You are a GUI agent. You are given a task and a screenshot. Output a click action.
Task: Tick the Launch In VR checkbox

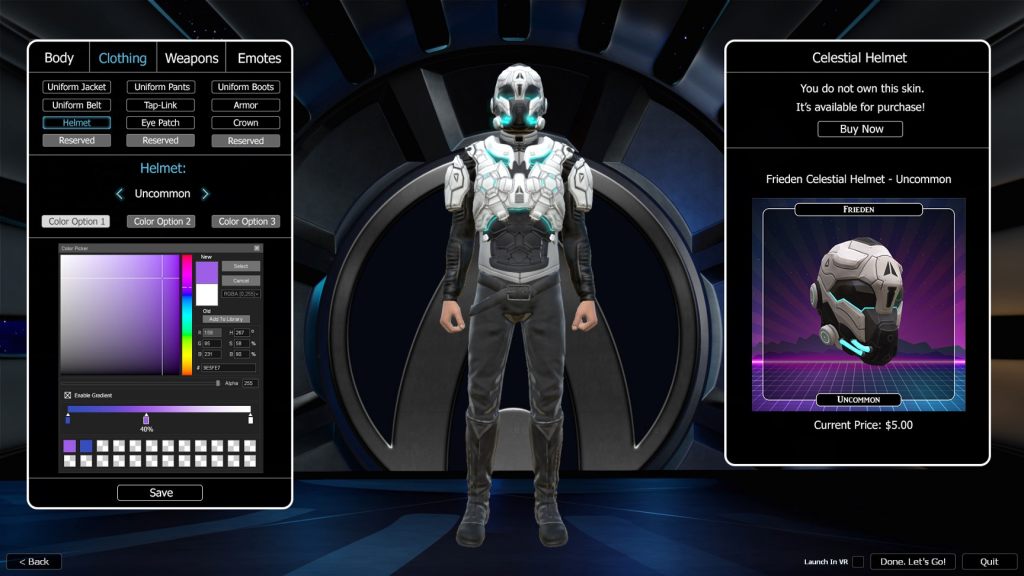858,561
